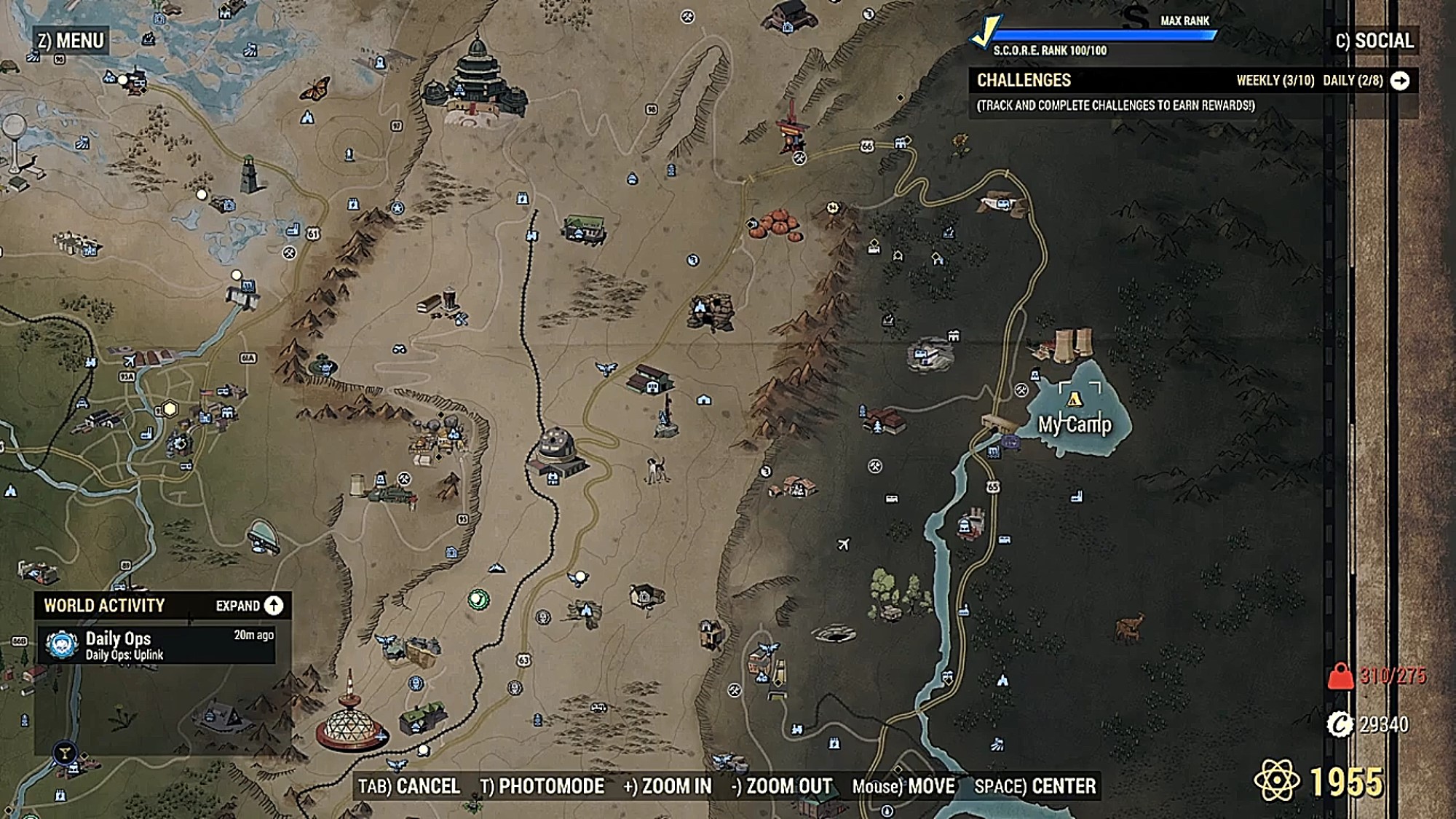This screenshot has height=819, width=1456.
Task: Choose the lighthouse map marker
Action: pyautogui.click(x=250, y=175)
